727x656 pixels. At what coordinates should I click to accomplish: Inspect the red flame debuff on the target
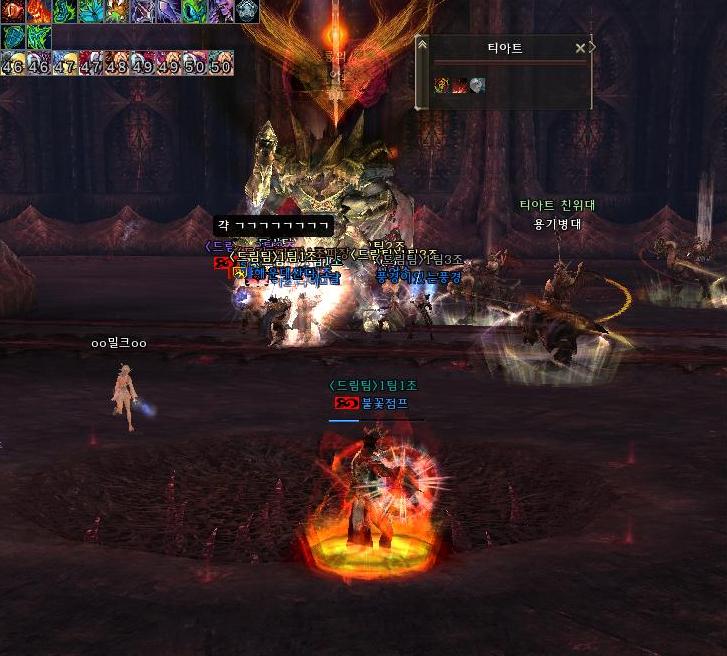460,86
